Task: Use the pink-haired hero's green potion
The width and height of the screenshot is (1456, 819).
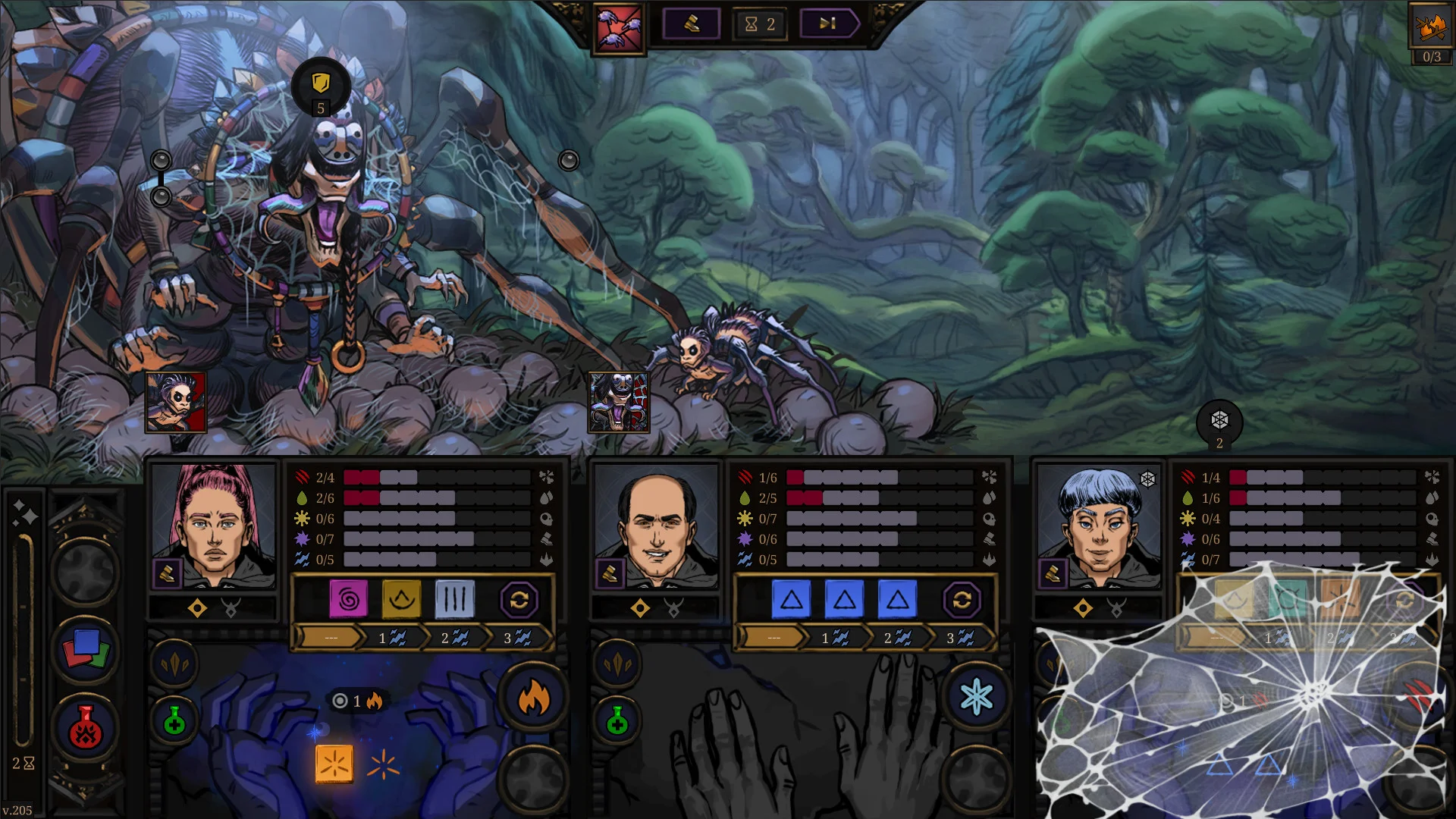Action: [x=174, y=721]
